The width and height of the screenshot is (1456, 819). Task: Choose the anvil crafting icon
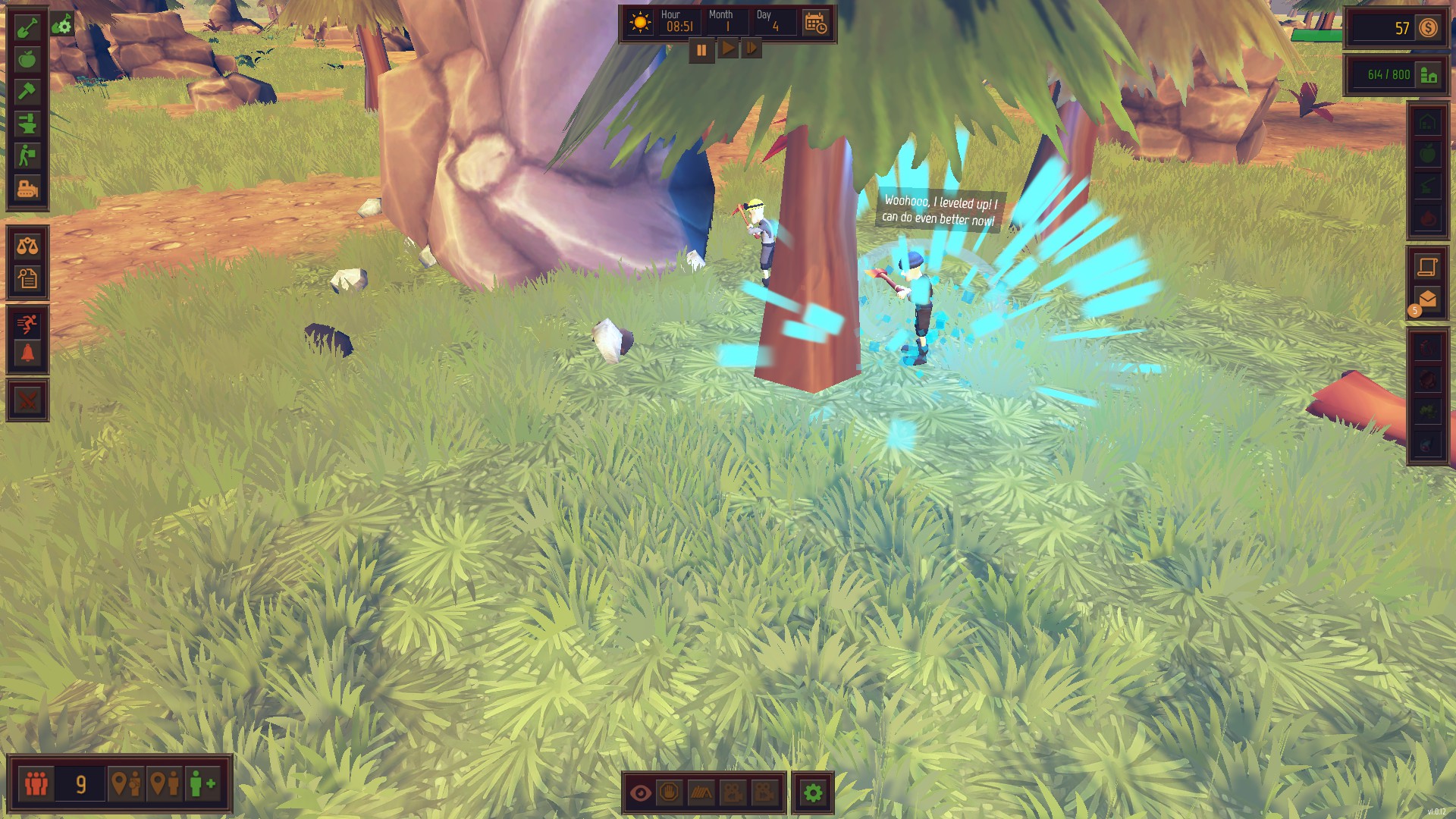[27, 123]
